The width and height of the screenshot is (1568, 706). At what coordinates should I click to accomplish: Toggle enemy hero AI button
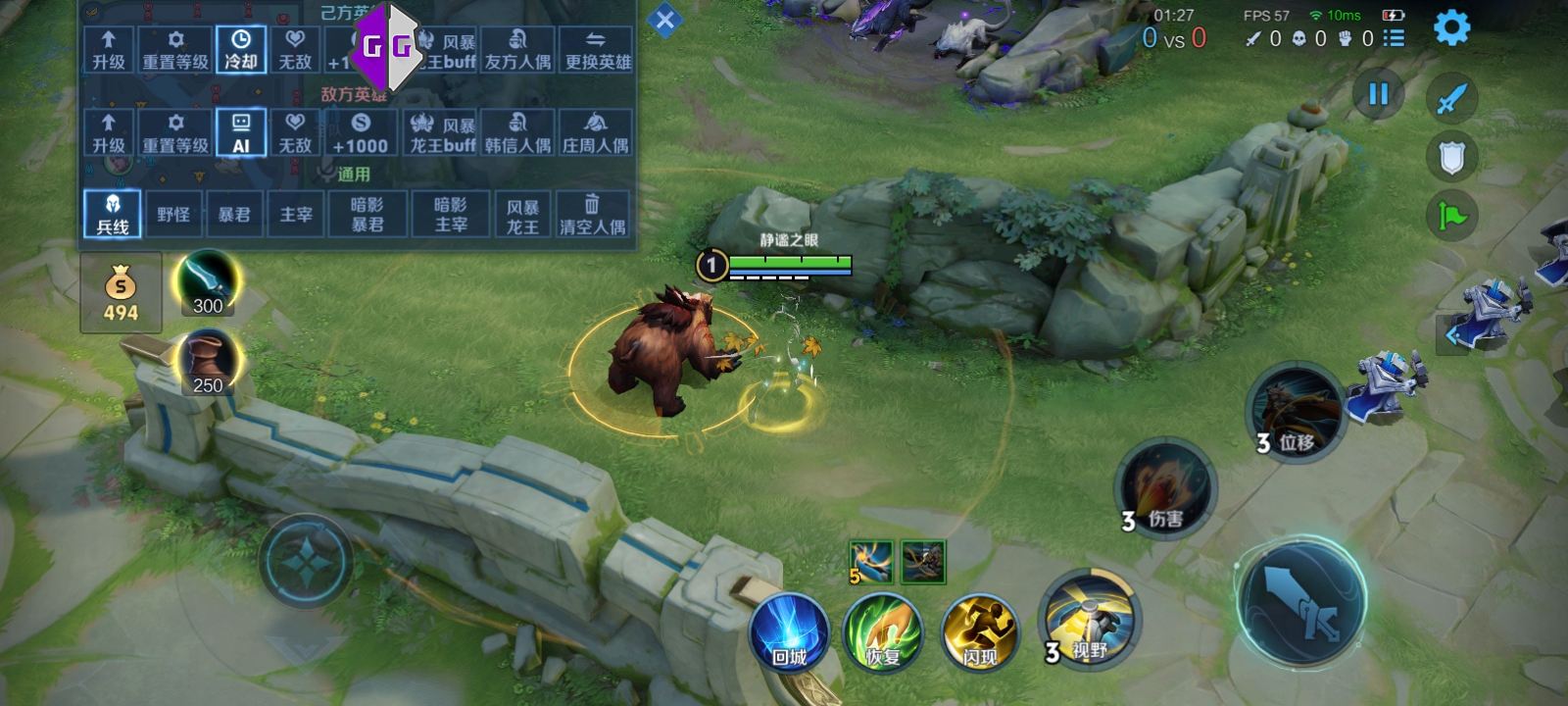(x=241, y=132)
